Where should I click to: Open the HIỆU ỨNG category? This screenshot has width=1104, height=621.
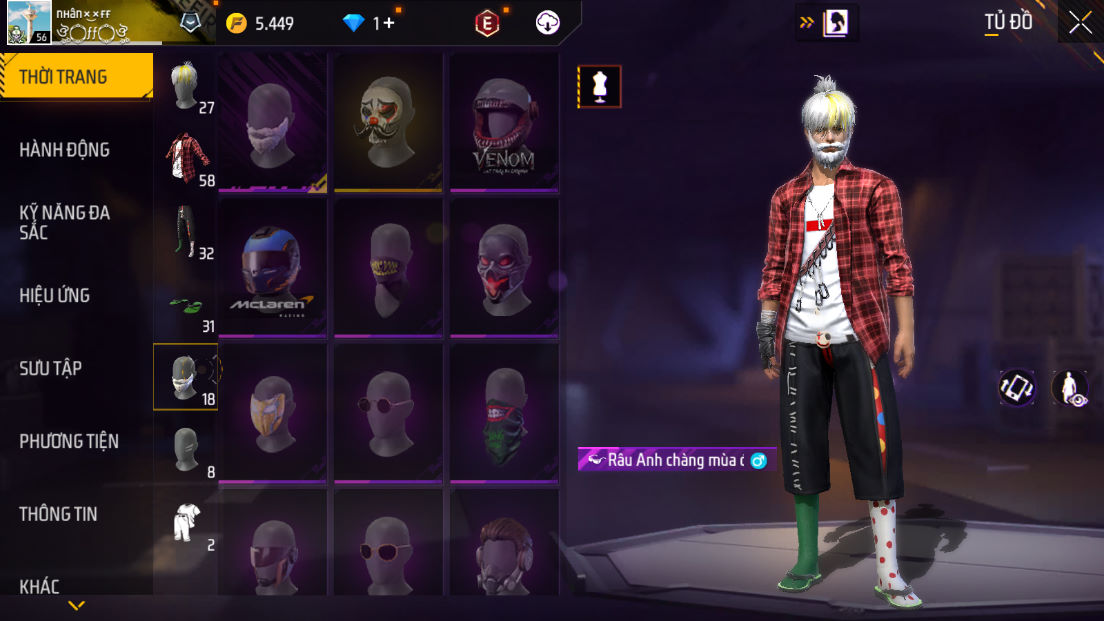click(x=54, y=295)
